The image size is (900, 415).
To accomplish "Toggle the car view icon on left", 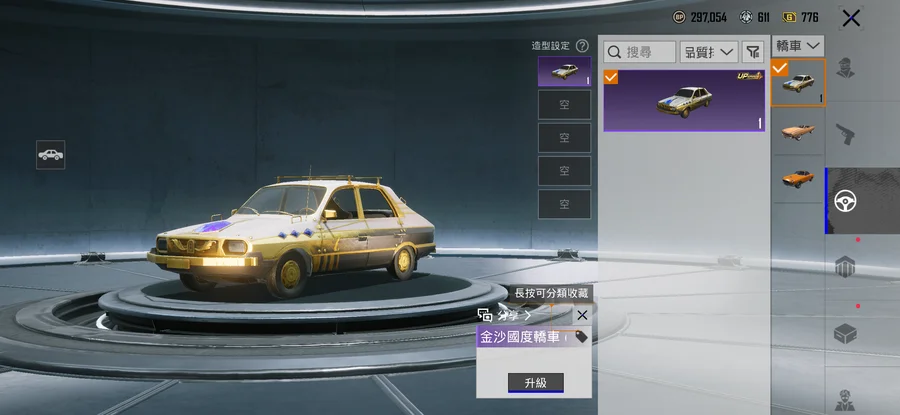I will (x=51, y=154).
